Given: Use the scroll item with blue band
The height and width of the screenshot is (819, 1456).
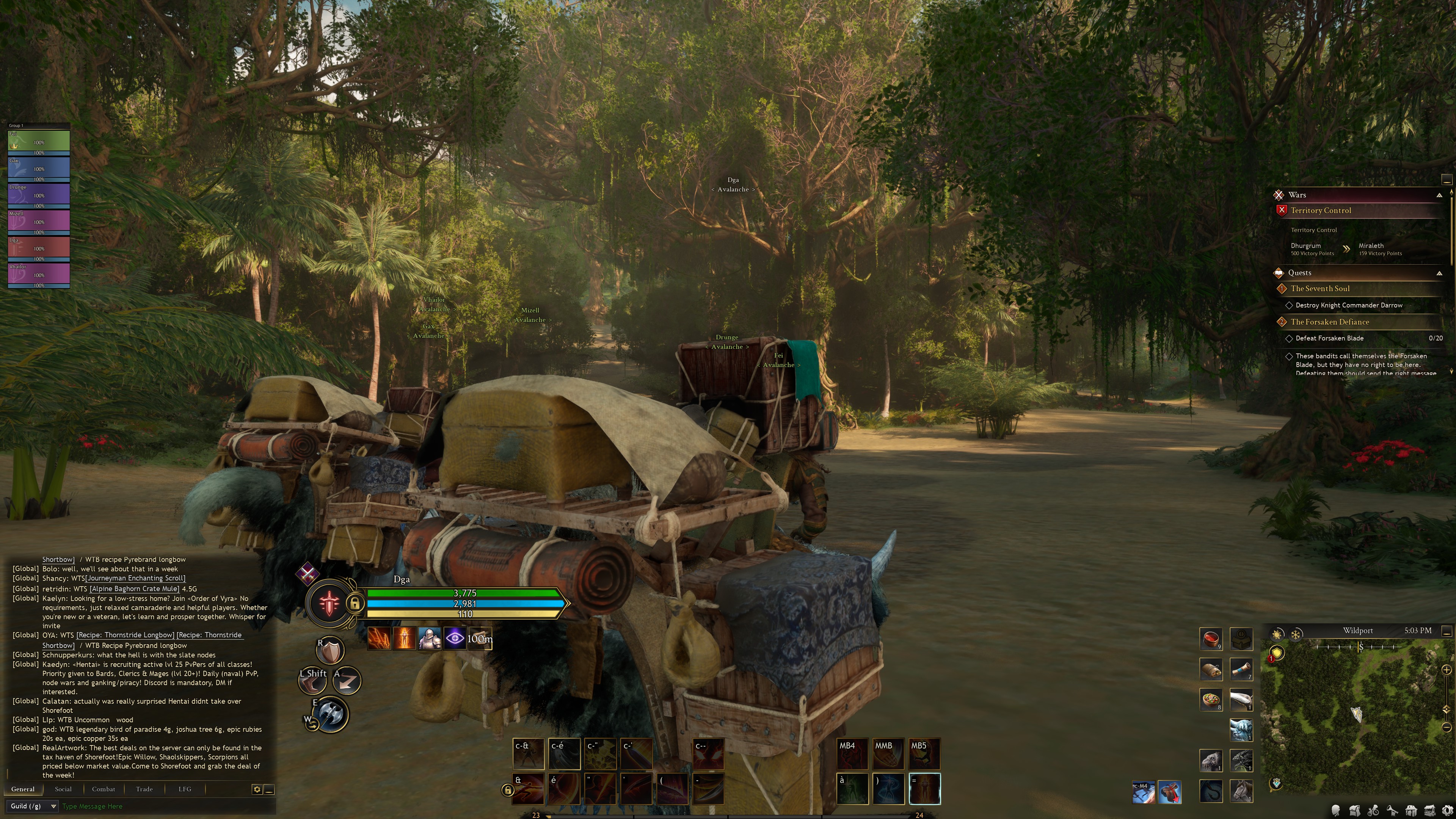Looking at the screenshot, I should 1241,669.
